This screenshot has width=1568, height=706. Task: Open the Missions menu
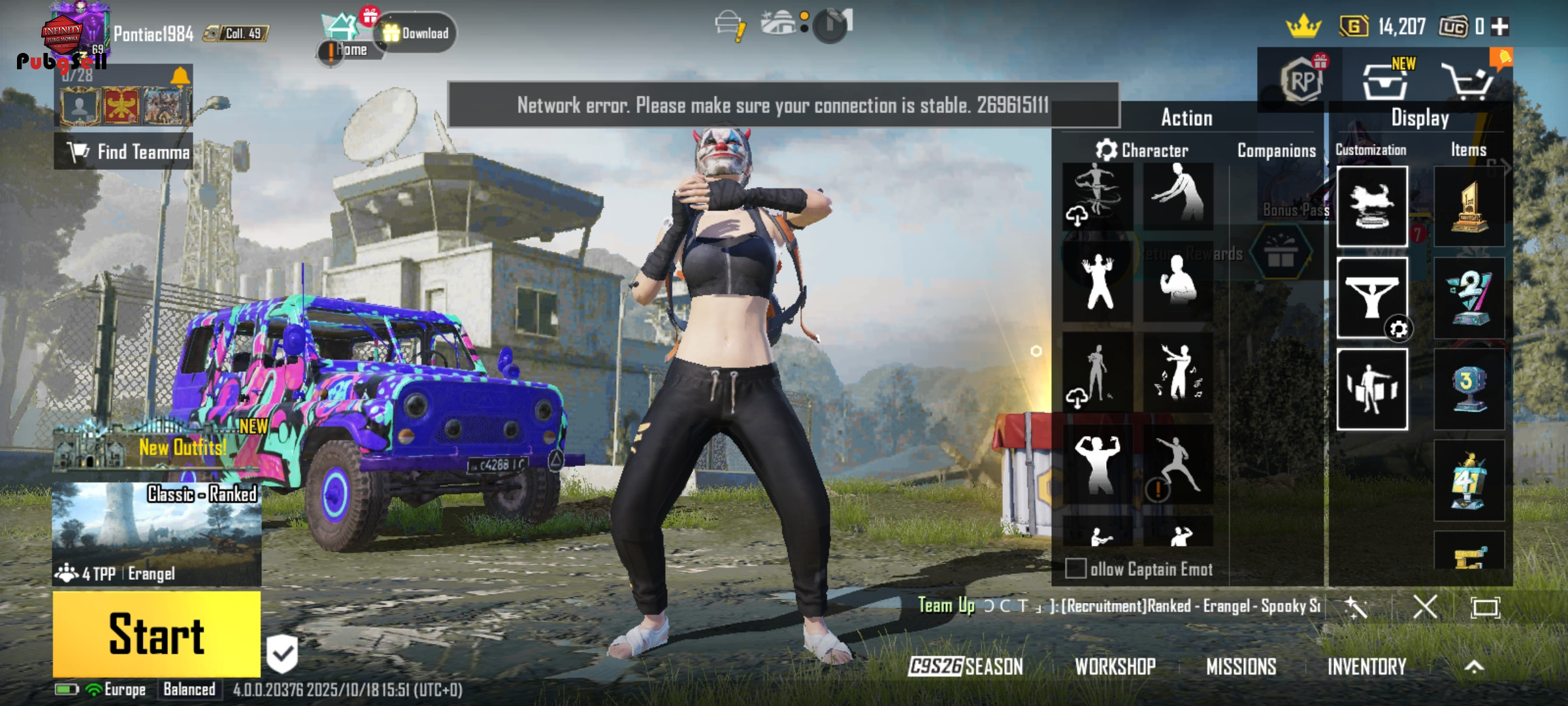[1241, 667]
